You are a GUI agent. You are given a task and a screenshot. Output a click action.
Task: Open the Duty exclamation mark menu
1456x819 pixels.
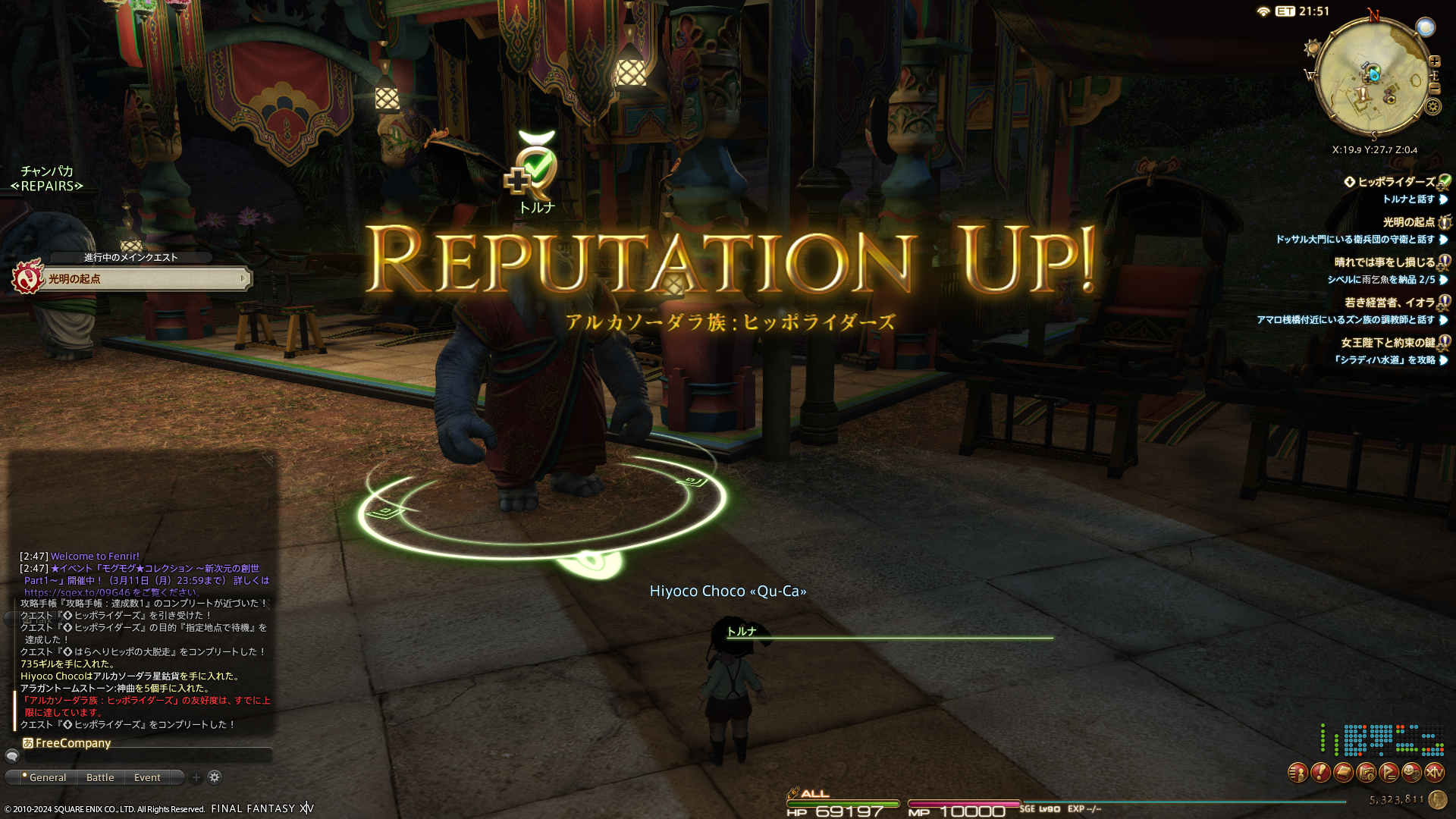coord(1320,773)
